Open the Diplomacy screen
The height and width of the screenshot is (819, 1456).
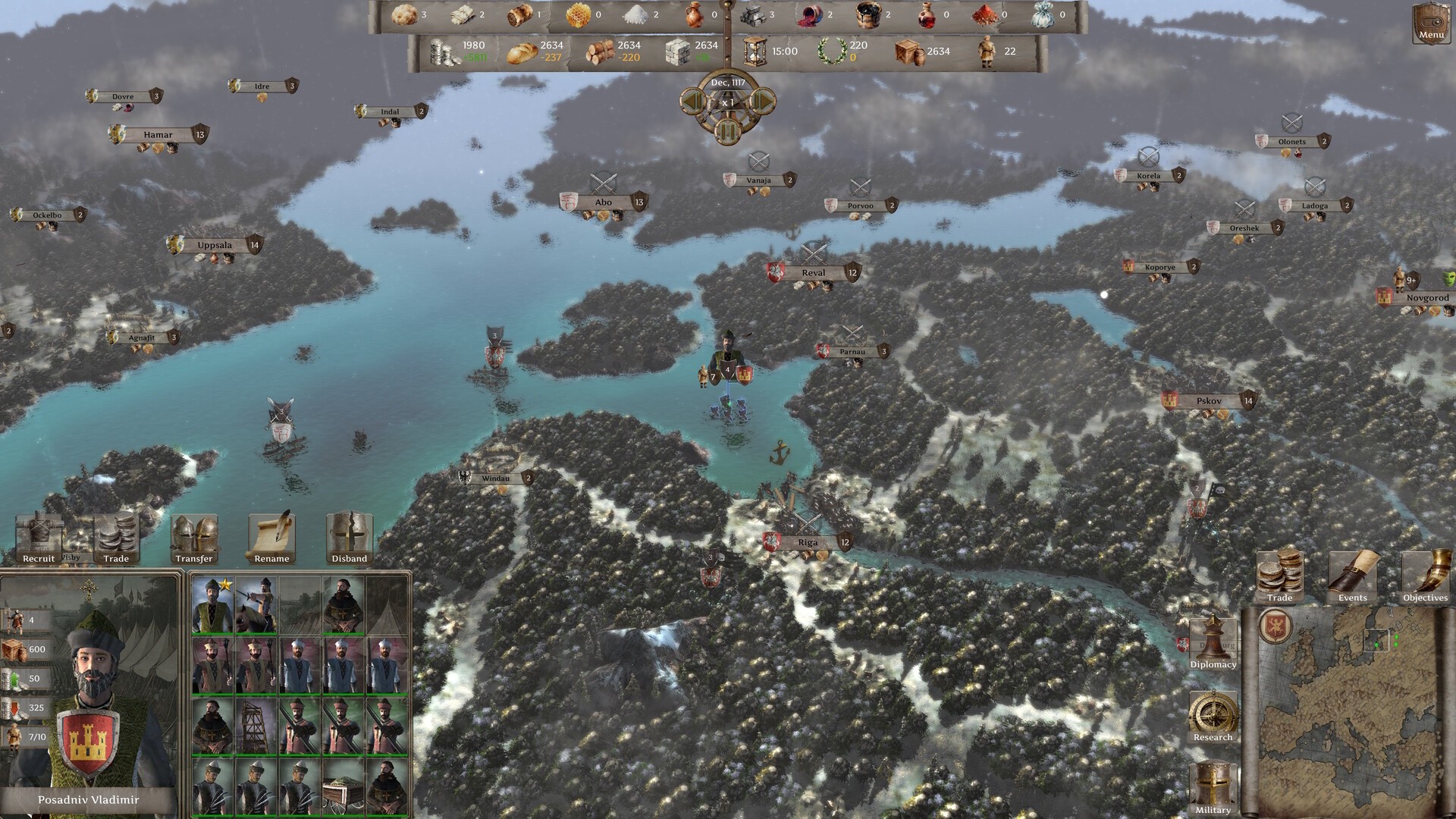tap(1213, 643)
